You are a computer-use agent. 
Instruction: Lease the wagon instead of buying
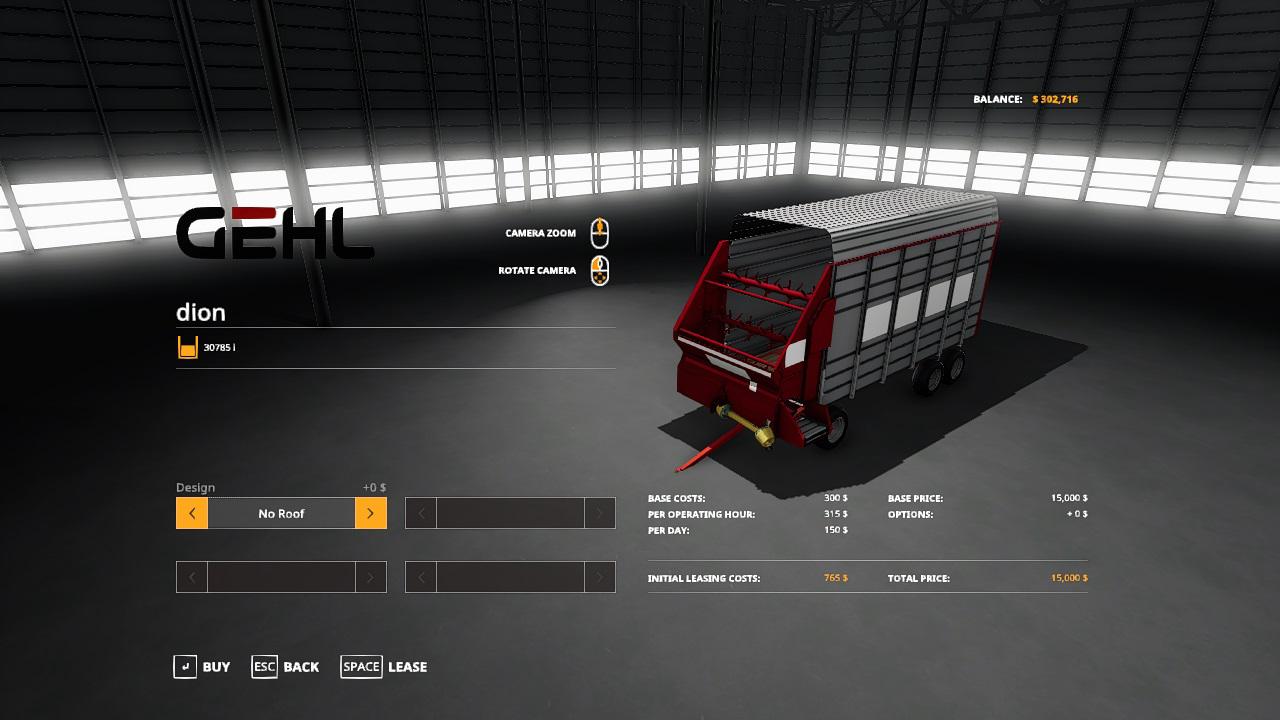click(x=384, y=667)
